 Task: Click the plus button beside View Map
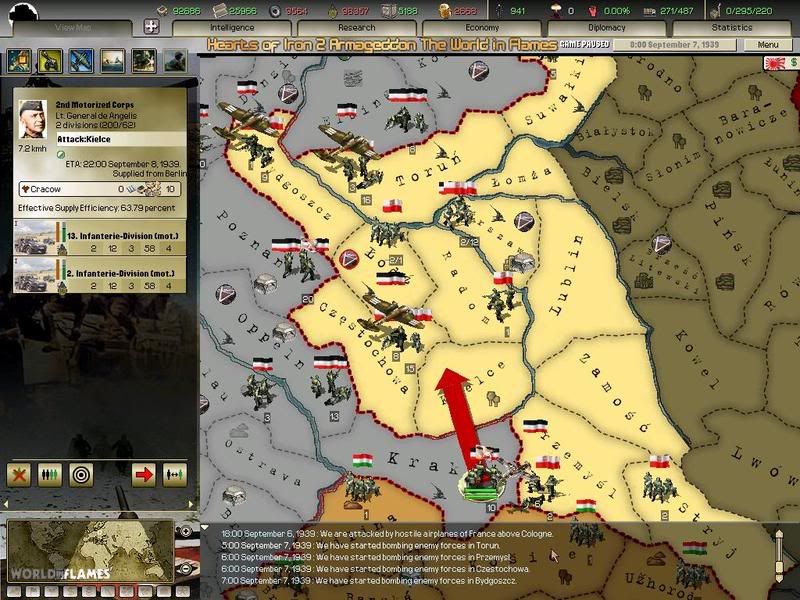(152, 27)
